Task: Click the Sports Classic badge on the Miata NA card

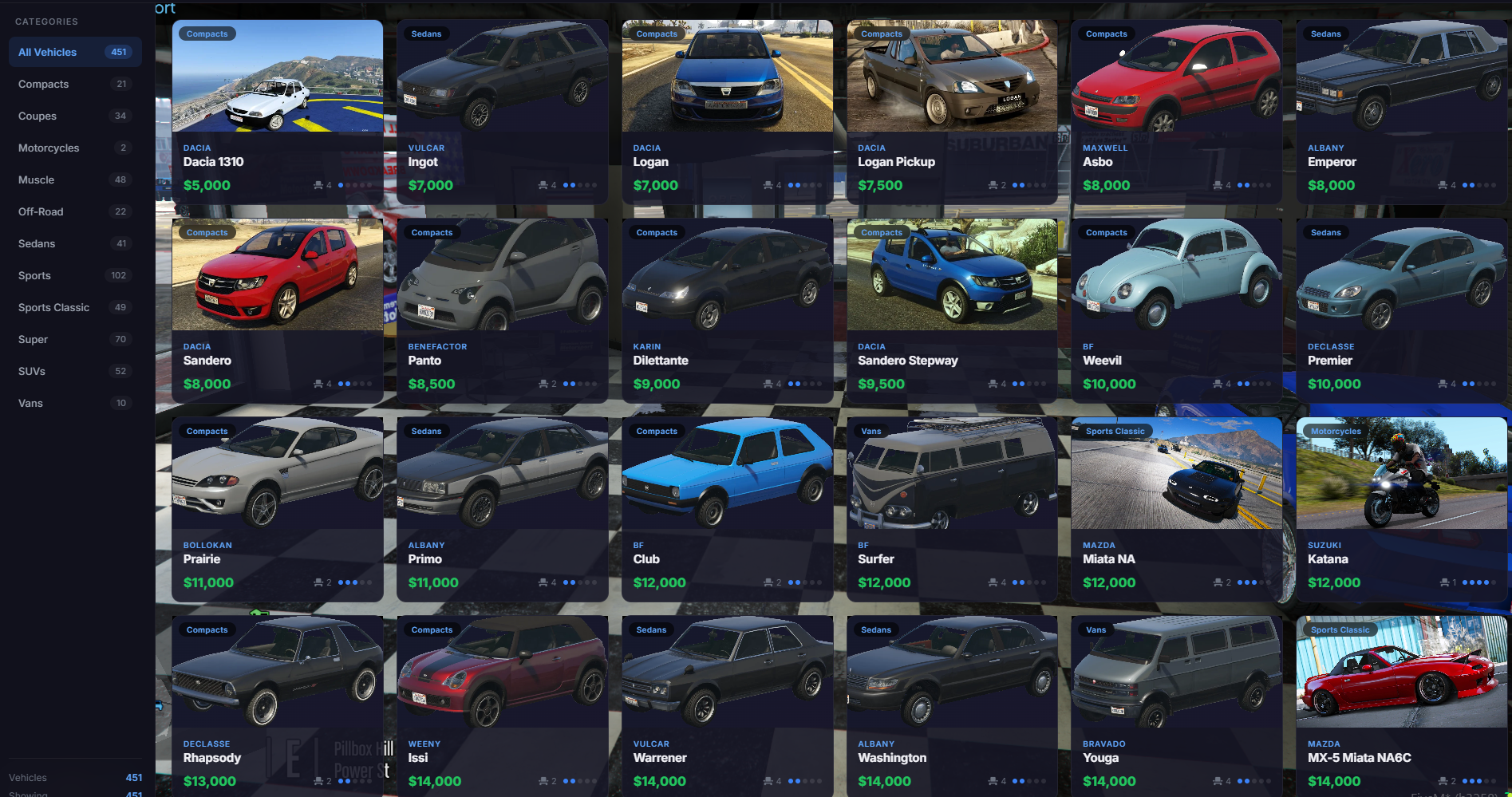Action: coord(1115,431)
